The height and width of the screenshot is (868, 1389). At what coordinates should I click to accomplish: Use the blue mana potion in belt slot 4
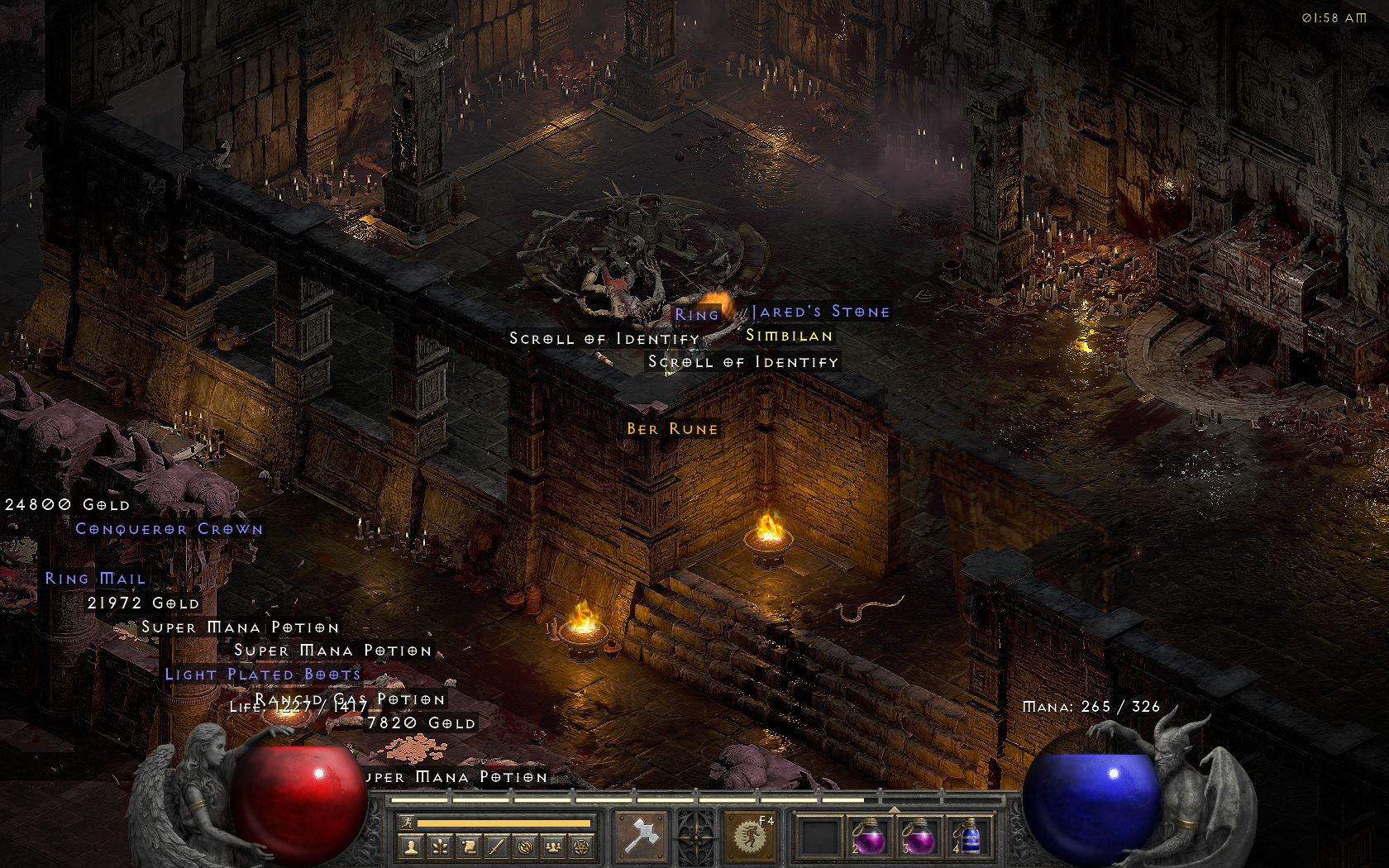966,836
